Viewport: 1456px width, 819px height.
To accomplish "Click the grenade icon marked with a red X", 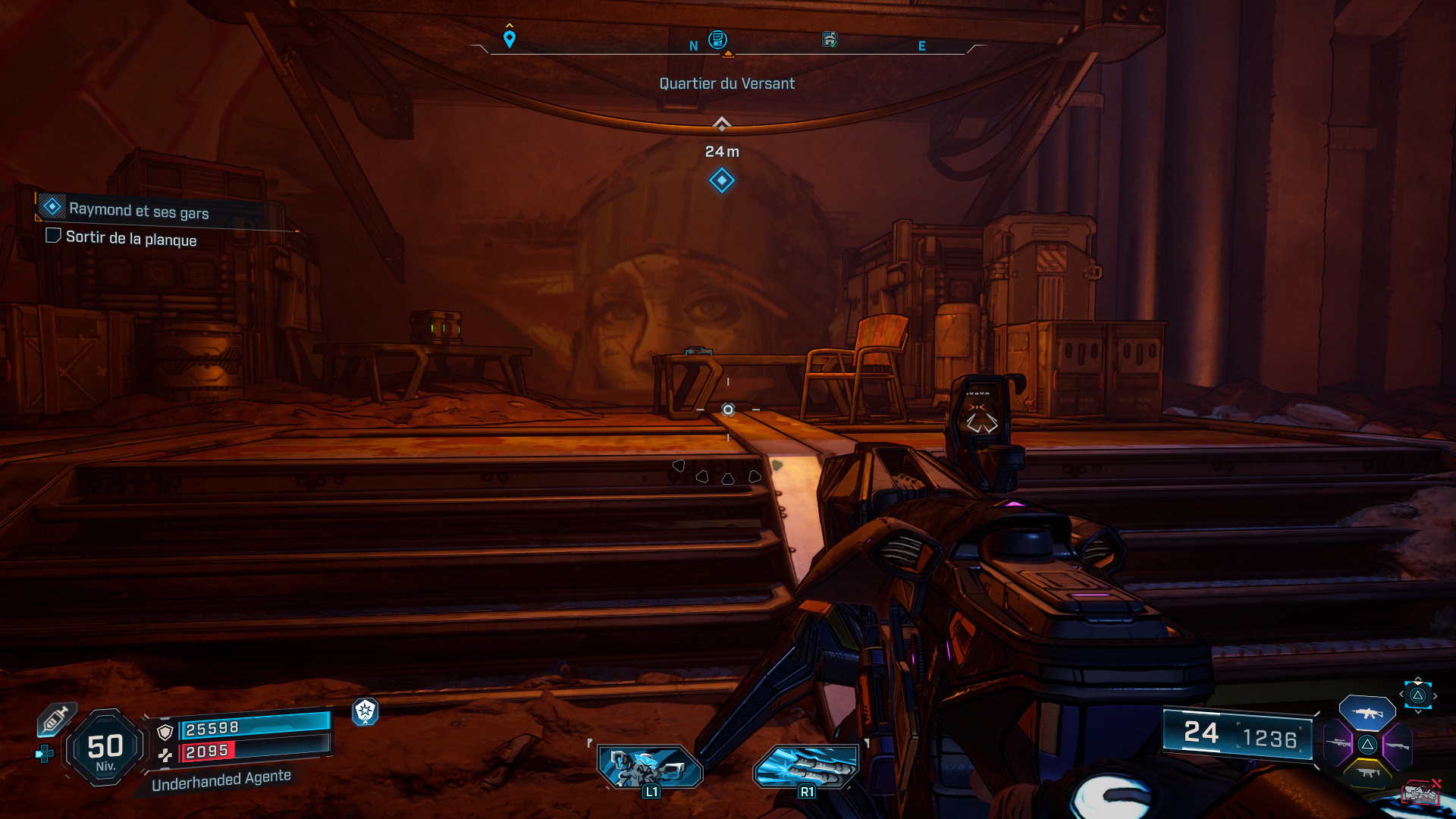I will pos(1422,792).
